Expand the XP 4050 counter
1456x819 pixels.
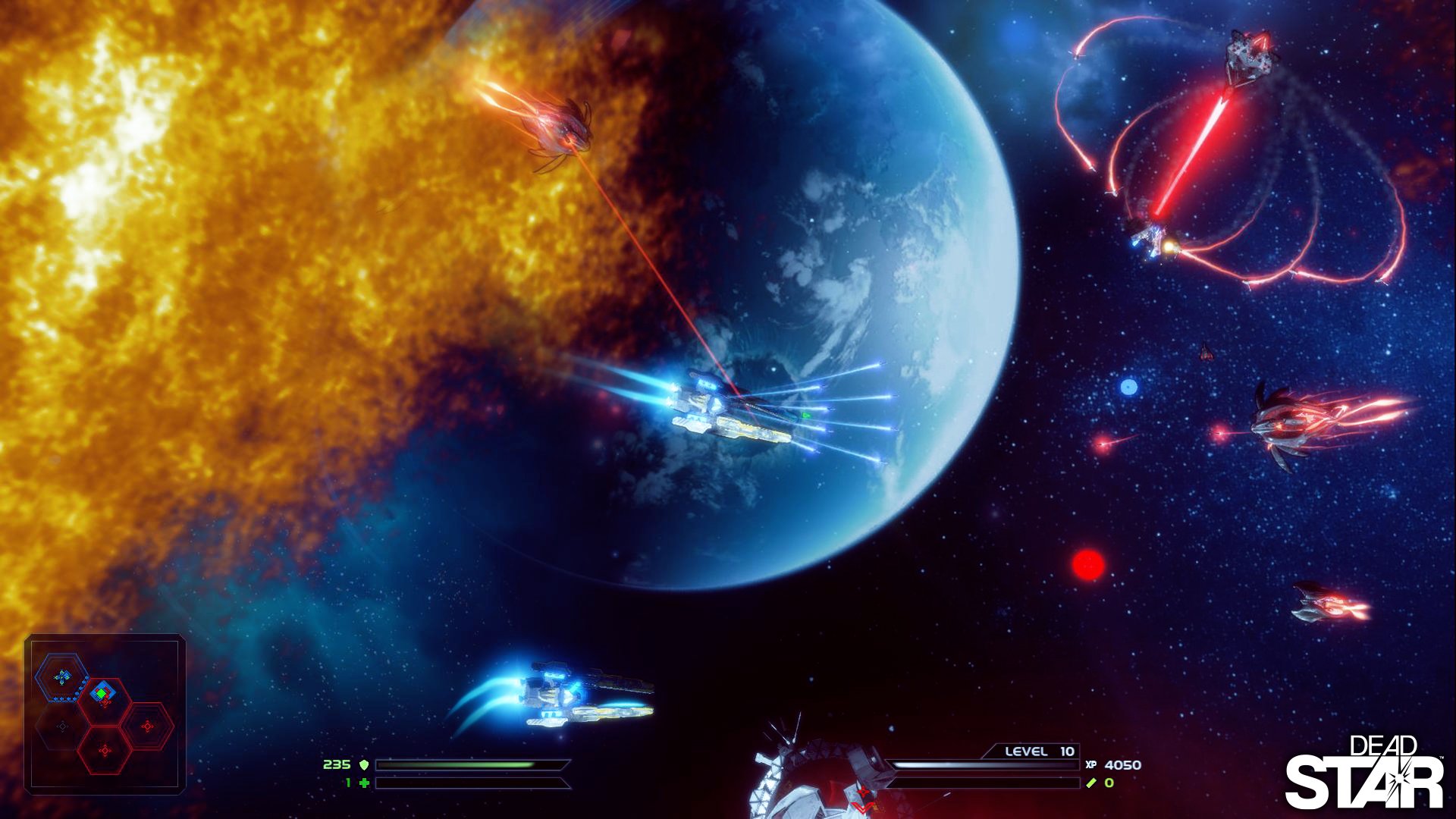1122,765
